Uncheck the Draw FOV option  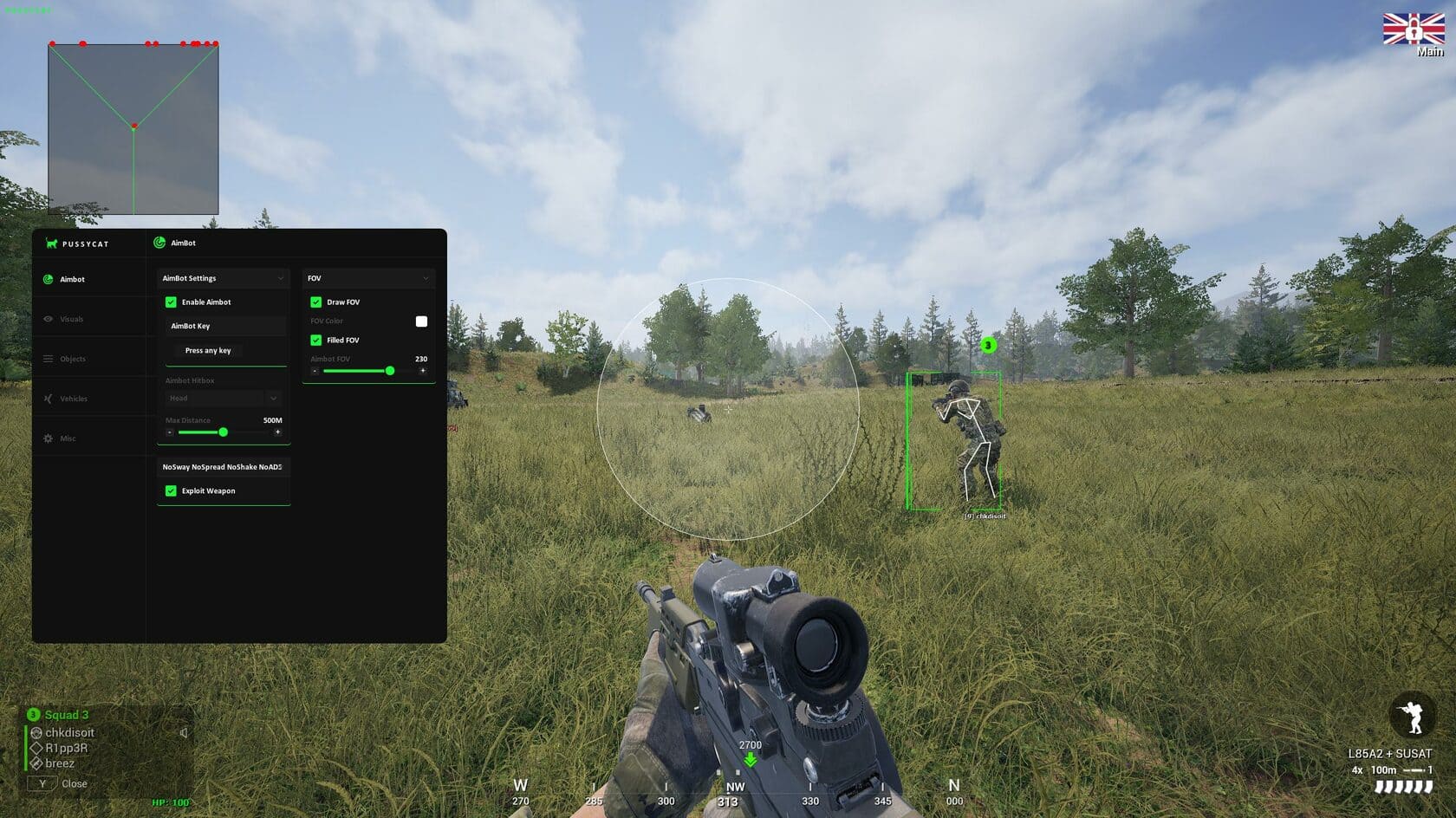click(316, 302)
